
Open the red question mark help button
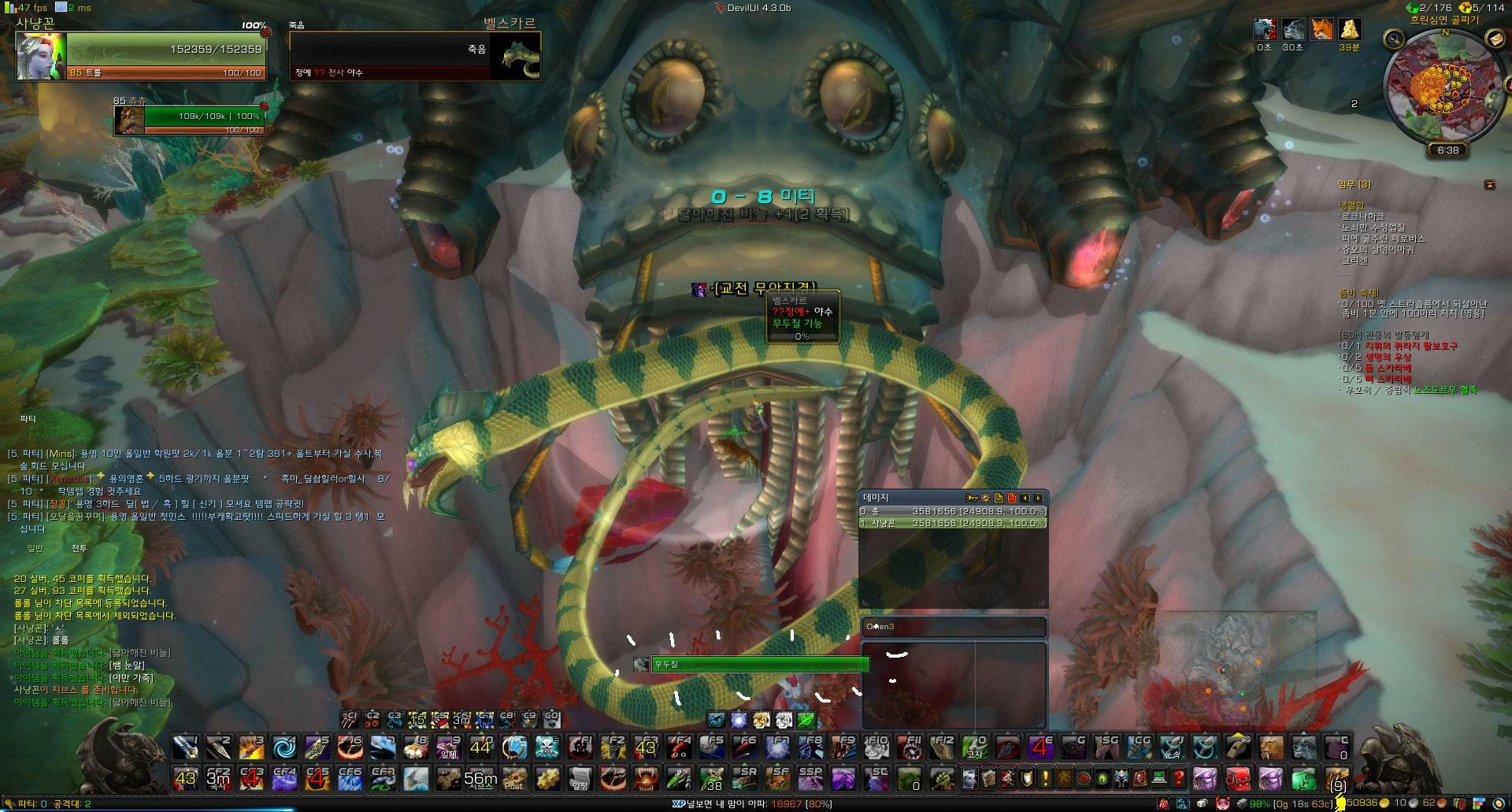pos(1178,779)
